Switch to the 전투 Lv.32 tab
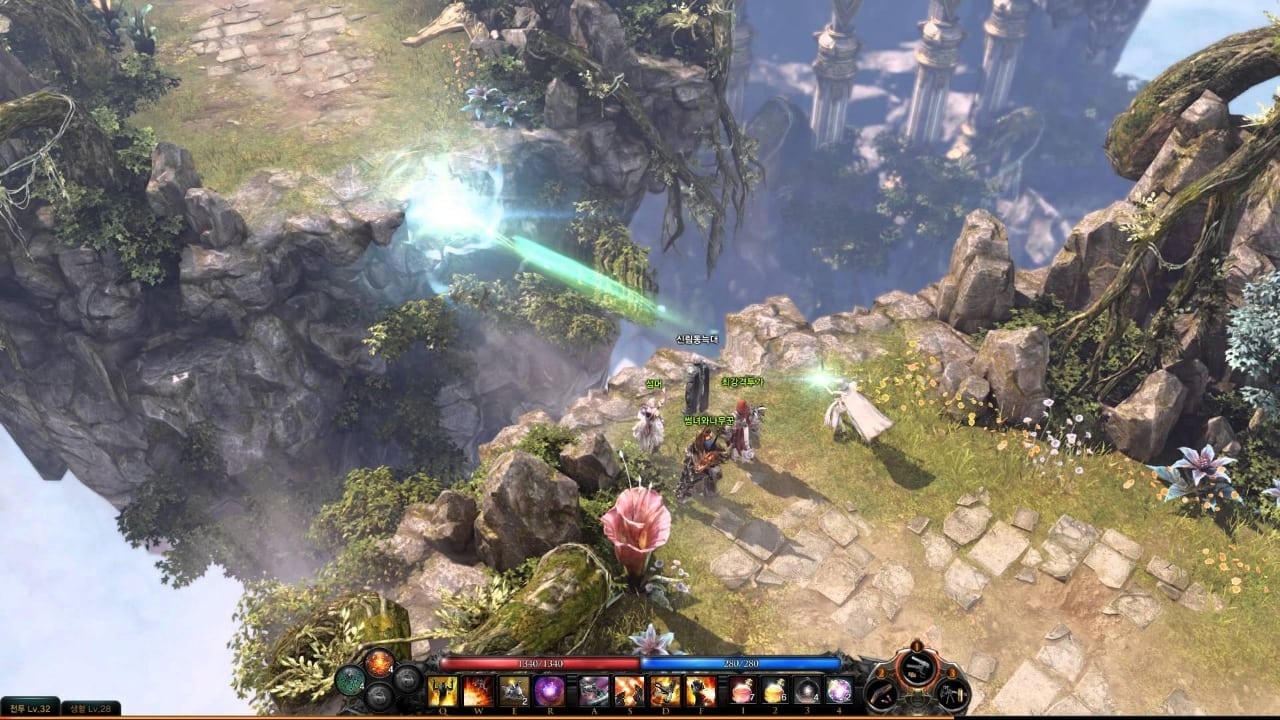Screen dimensions: 1280x720 click(30, 708)
